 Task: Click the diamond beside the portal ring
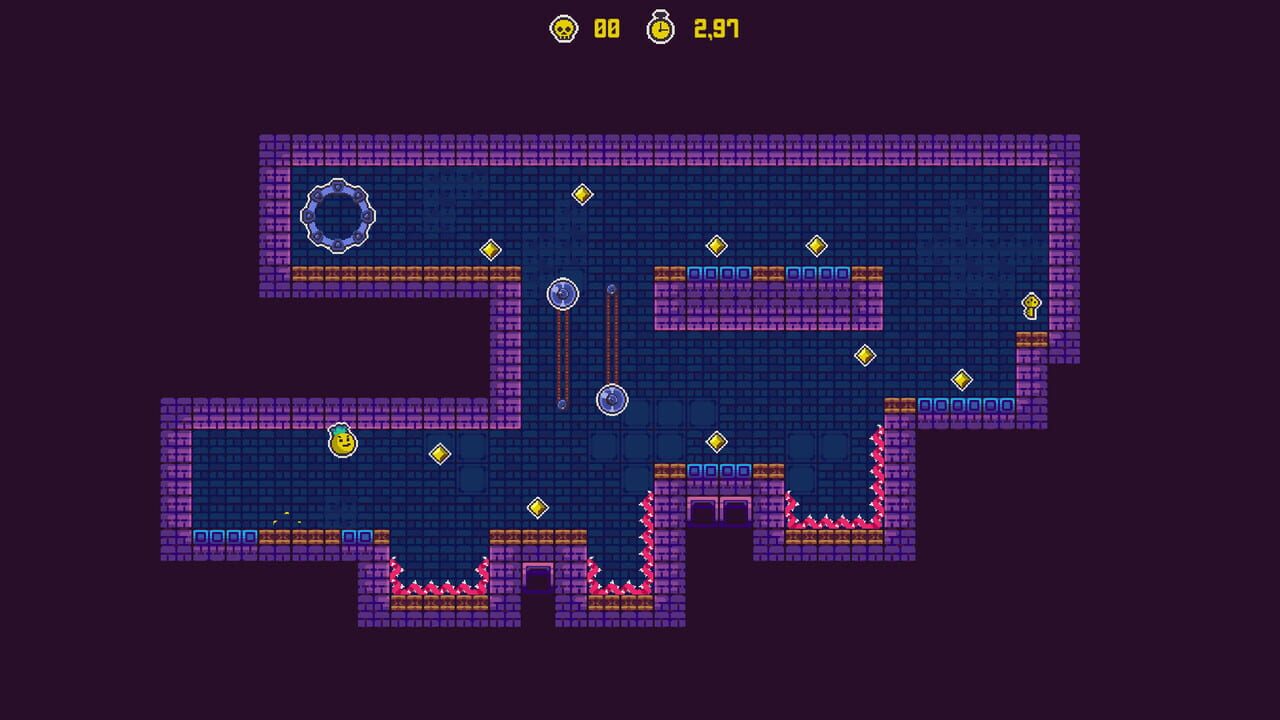[x=489, y=251]
